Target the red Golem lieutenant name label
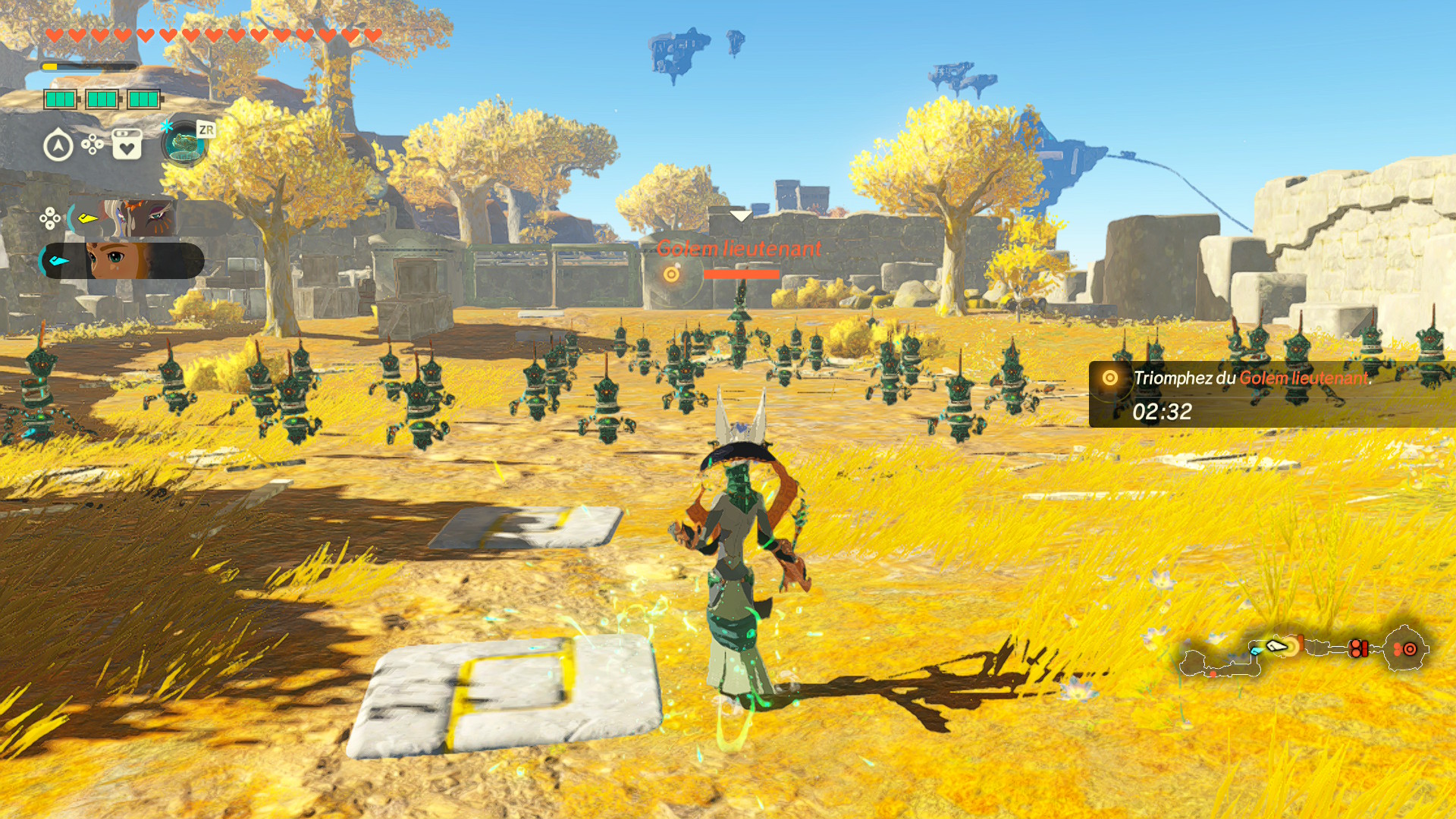The width and height of the screenshot is (1456, 819). (x=739, y=249)
